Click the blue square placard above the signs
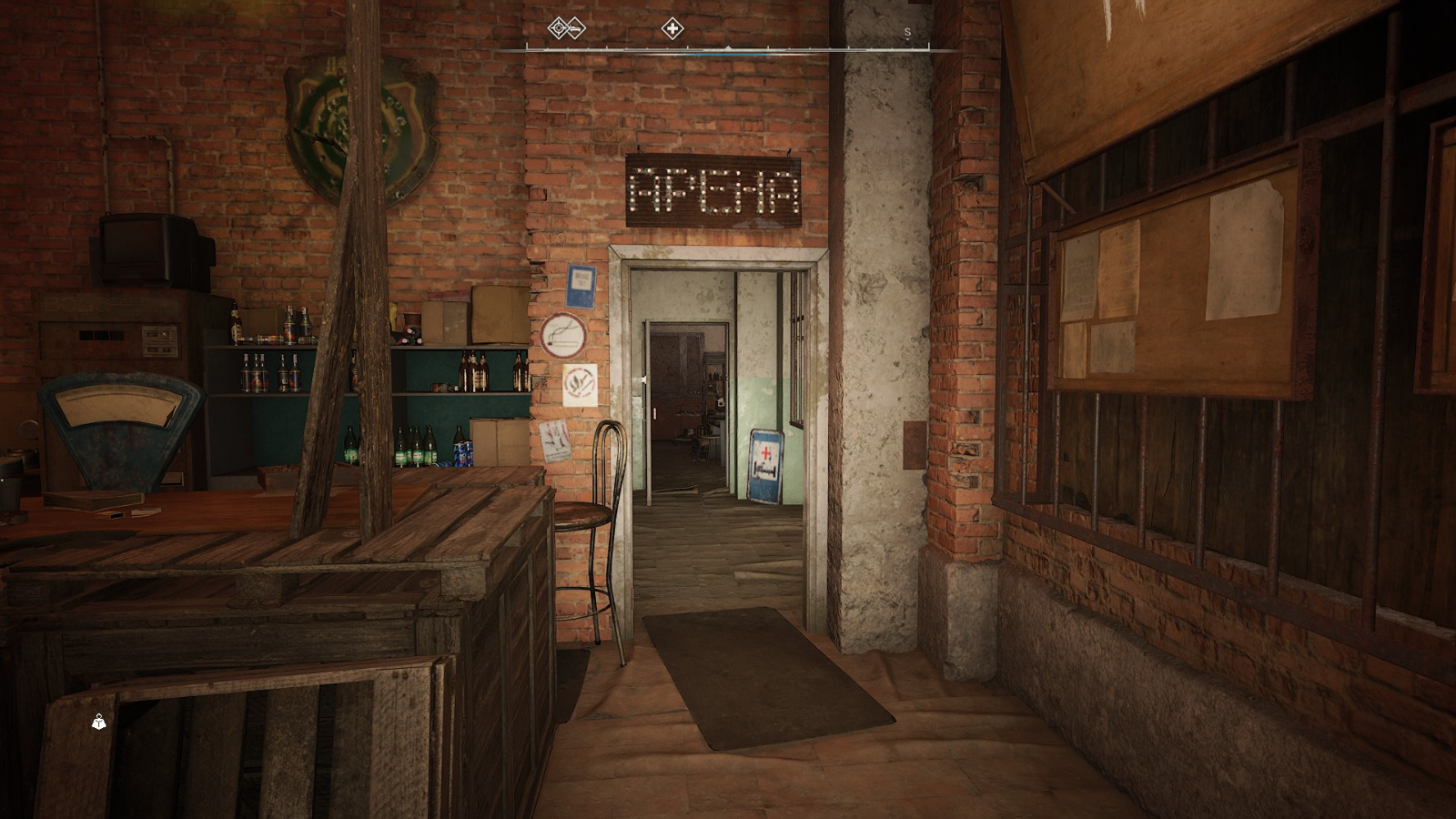 (x=581, y=286)
